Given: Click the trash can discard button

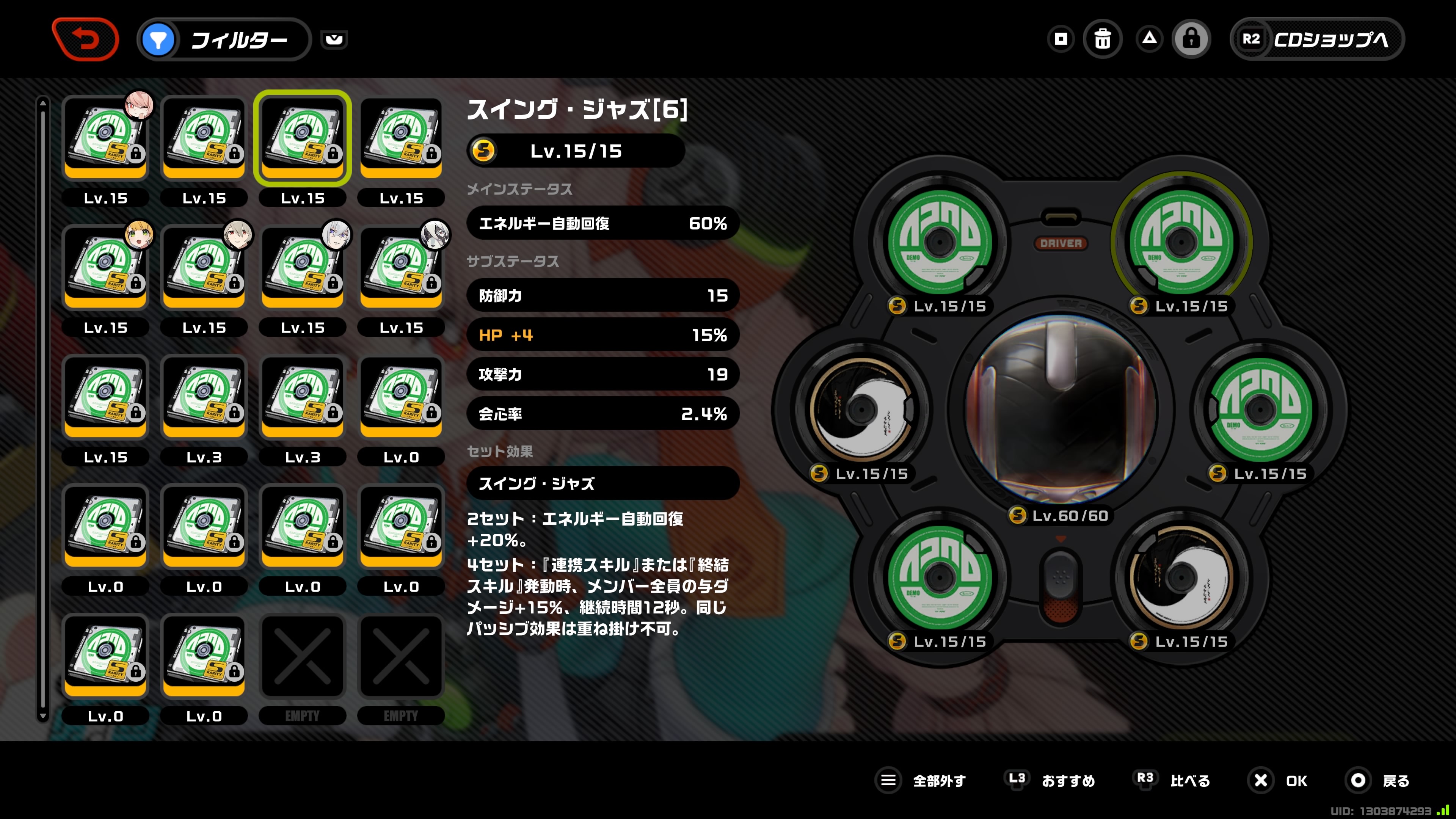Looking at the screenshot, I should (1102, 39).
